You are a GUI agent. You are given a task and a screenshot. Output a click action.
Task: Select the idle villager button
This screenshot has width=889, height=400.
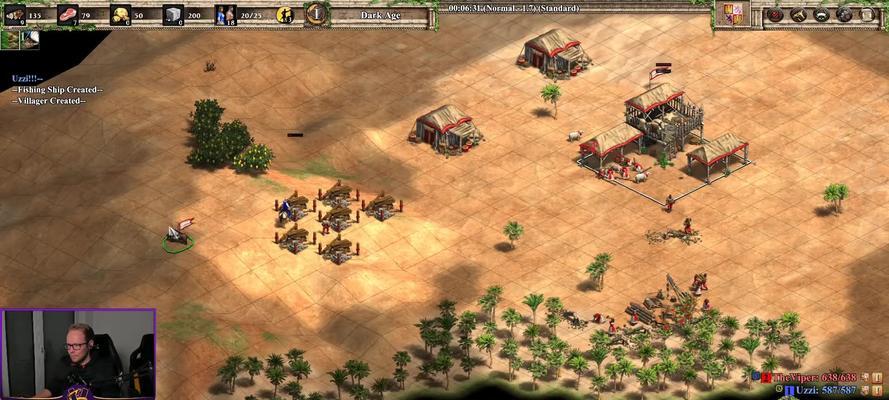[284, 14]
